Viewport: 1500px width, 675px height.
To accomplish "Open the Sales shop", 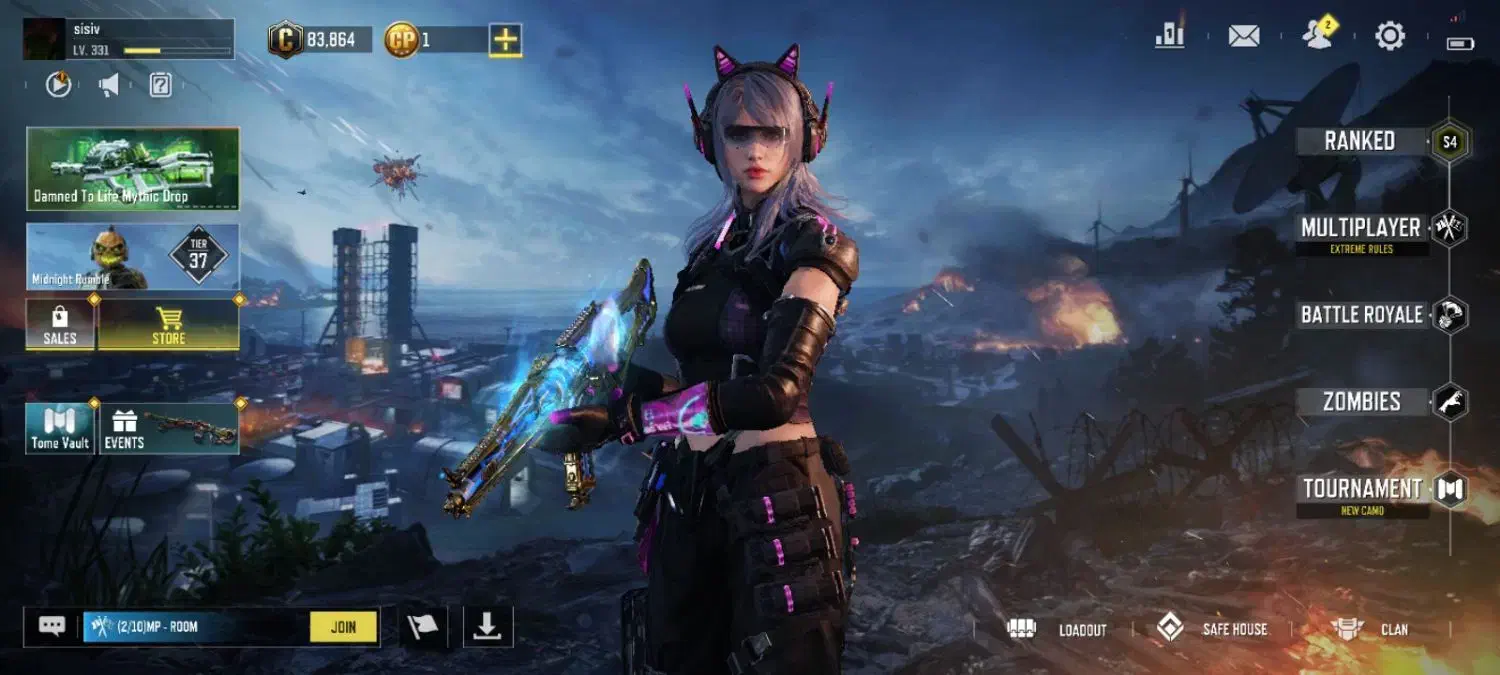I will (60, 325).
